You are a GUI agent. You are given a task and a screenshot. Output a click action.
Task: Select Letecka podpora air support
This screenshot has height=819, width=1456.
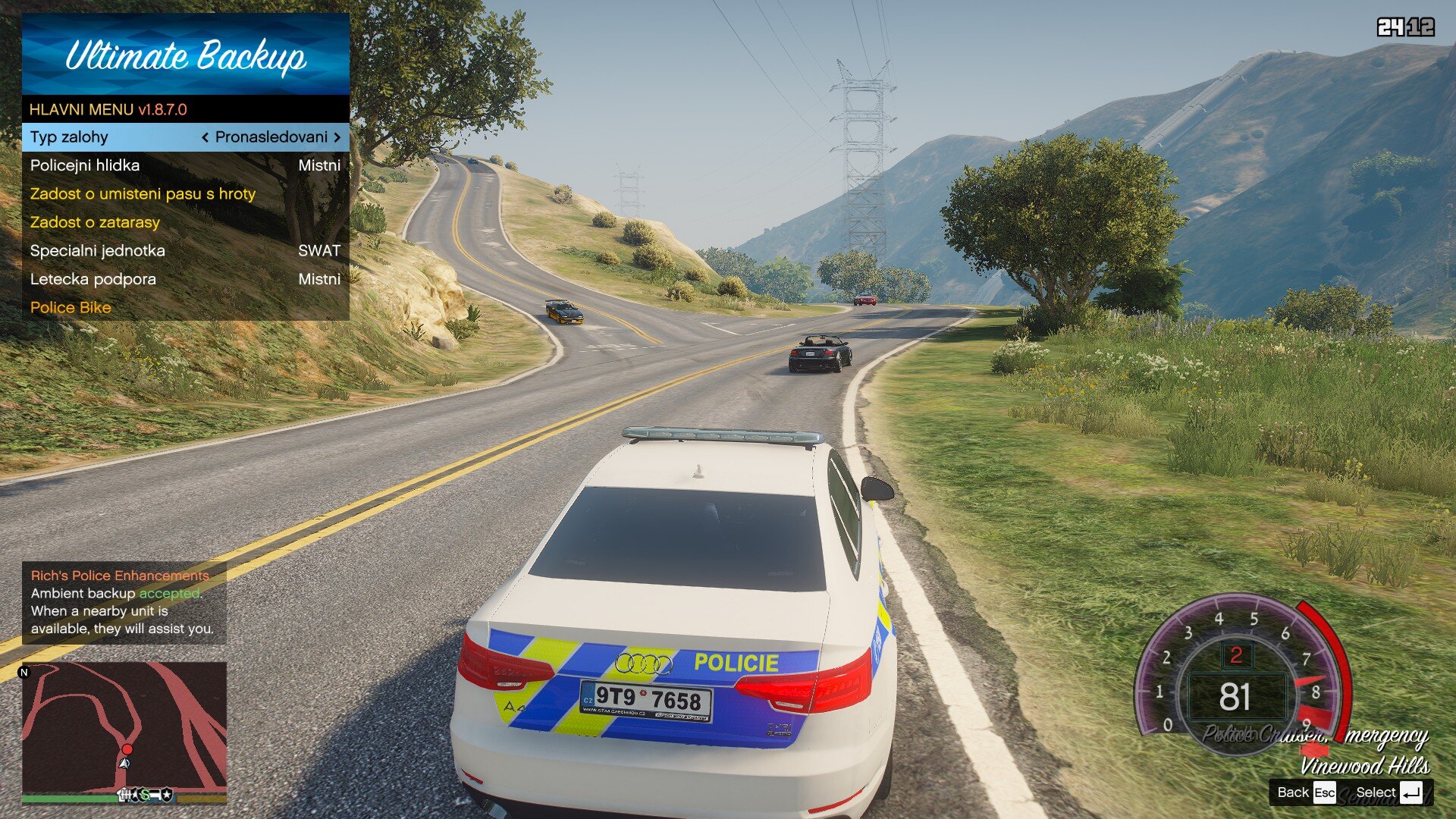185,279
